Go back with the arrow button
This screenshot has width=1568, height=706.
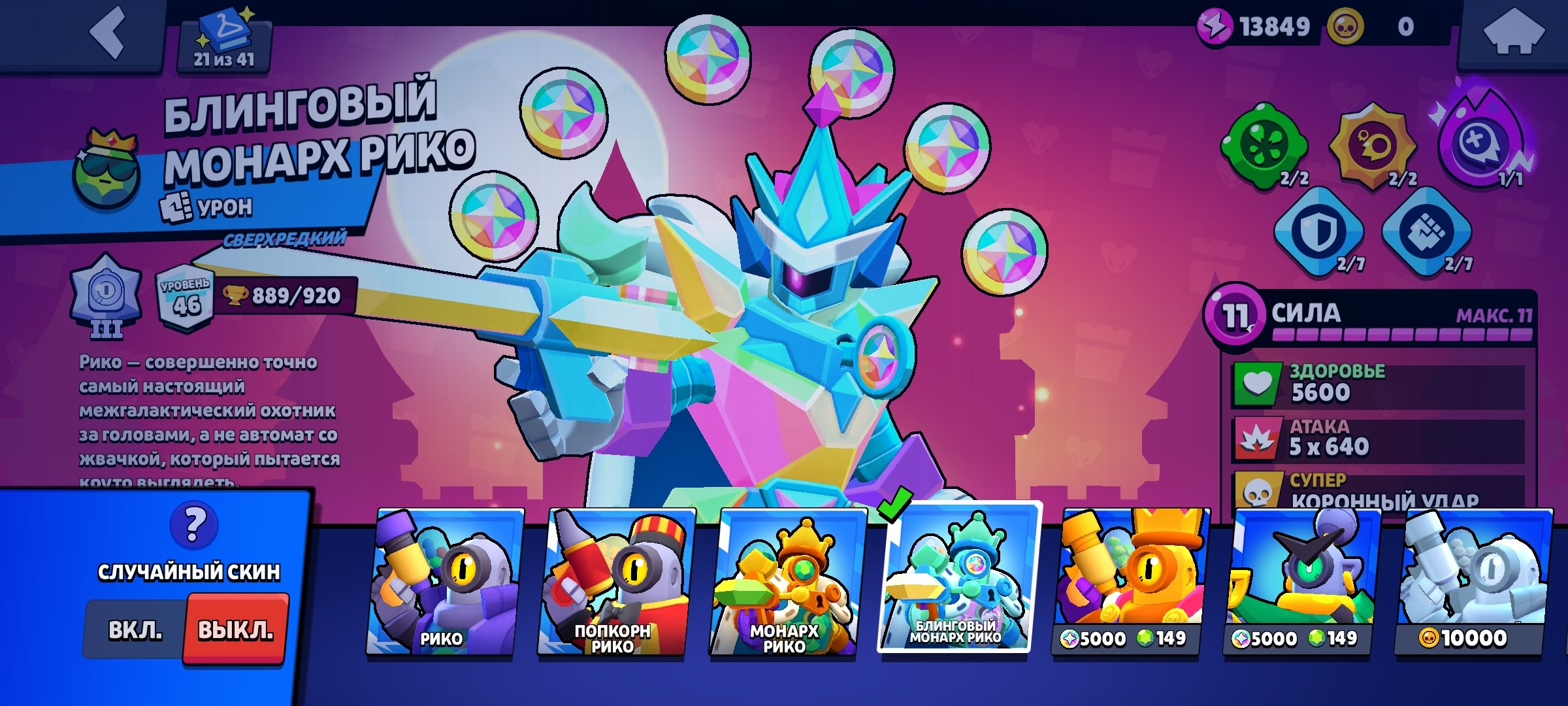[x=108, y=33]
